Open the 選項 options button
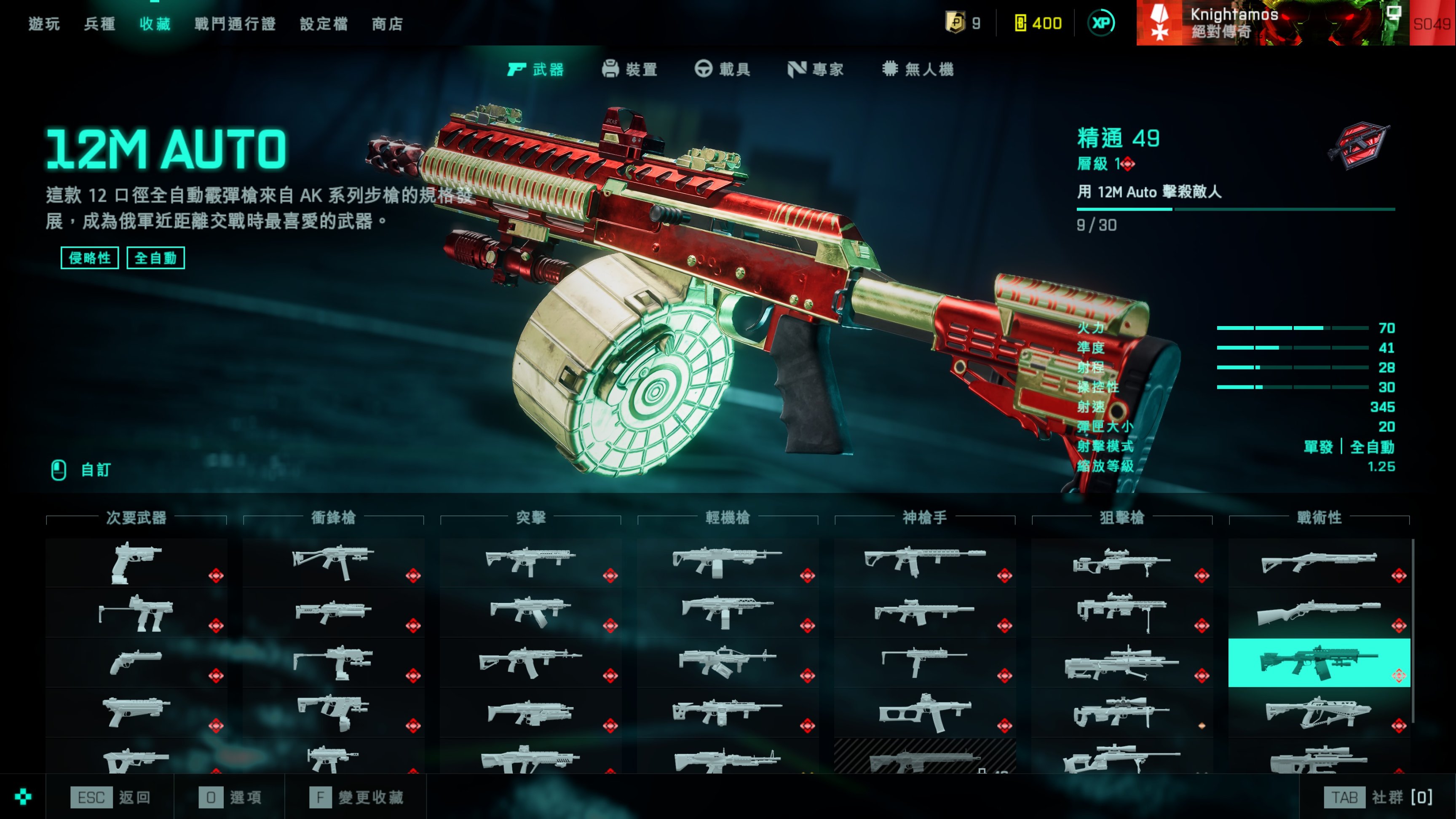 [230, 798]
